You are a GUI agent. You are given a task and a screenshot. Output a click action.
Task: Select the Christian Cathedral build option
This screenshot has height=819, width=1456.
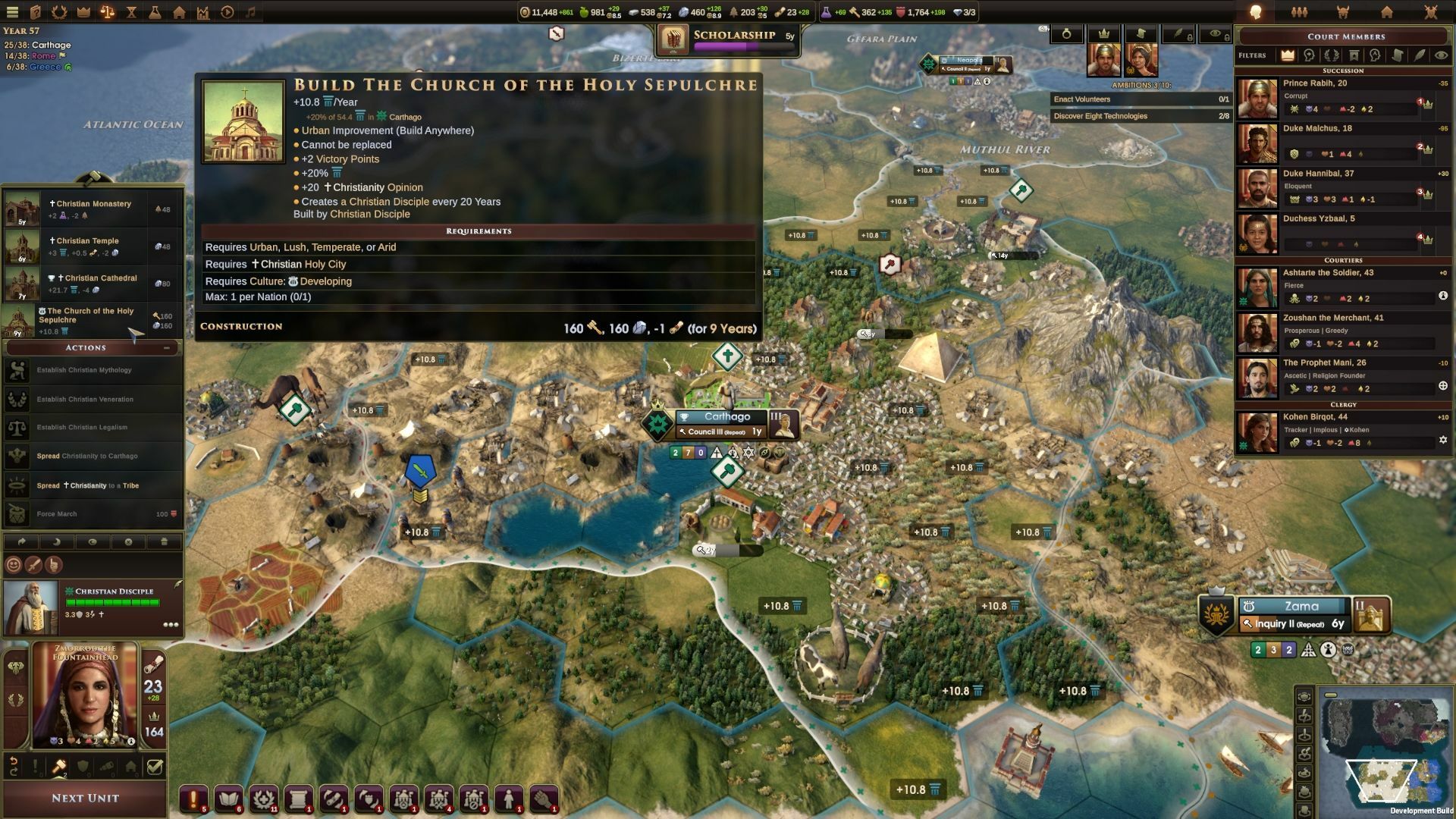(91, 281)
